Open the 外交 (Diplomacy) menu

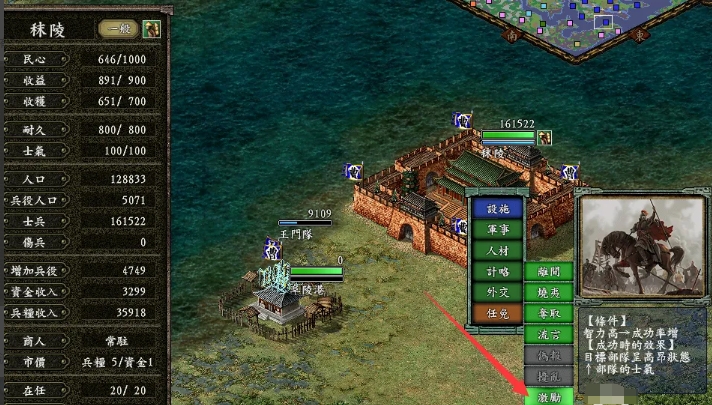(x=498, y=292)
